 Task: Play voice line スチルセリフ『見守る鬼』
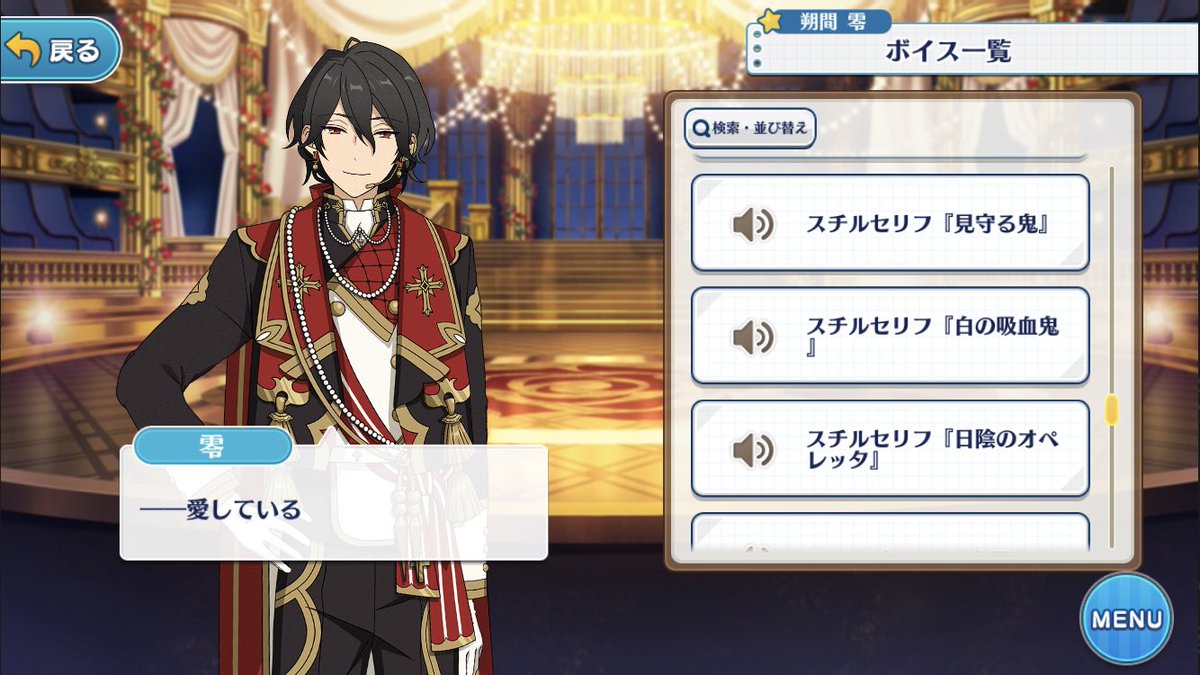(889, 223)
